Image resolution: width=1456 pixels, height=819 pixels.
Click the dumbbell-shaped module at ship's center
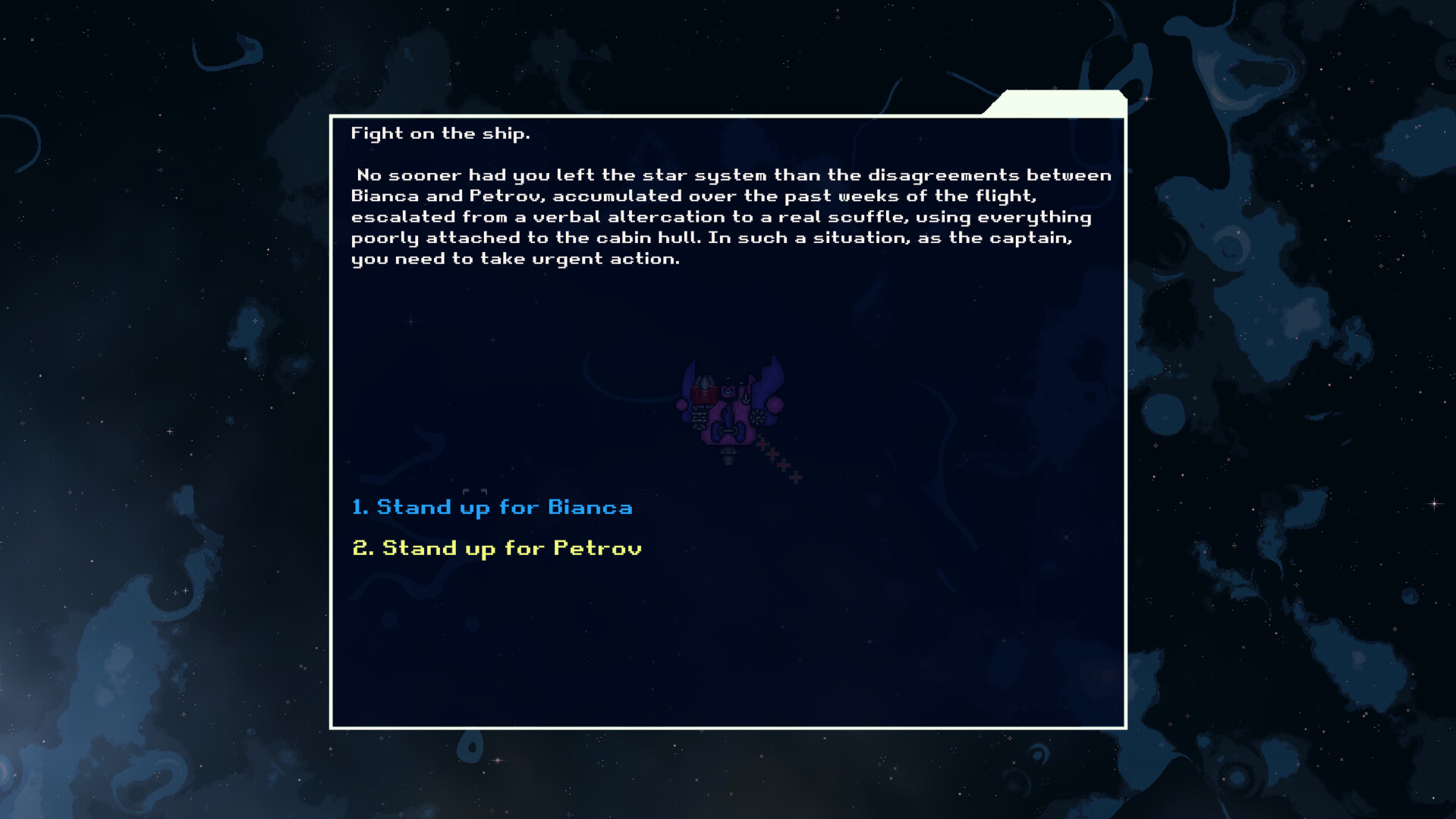(x=728, y=431)
